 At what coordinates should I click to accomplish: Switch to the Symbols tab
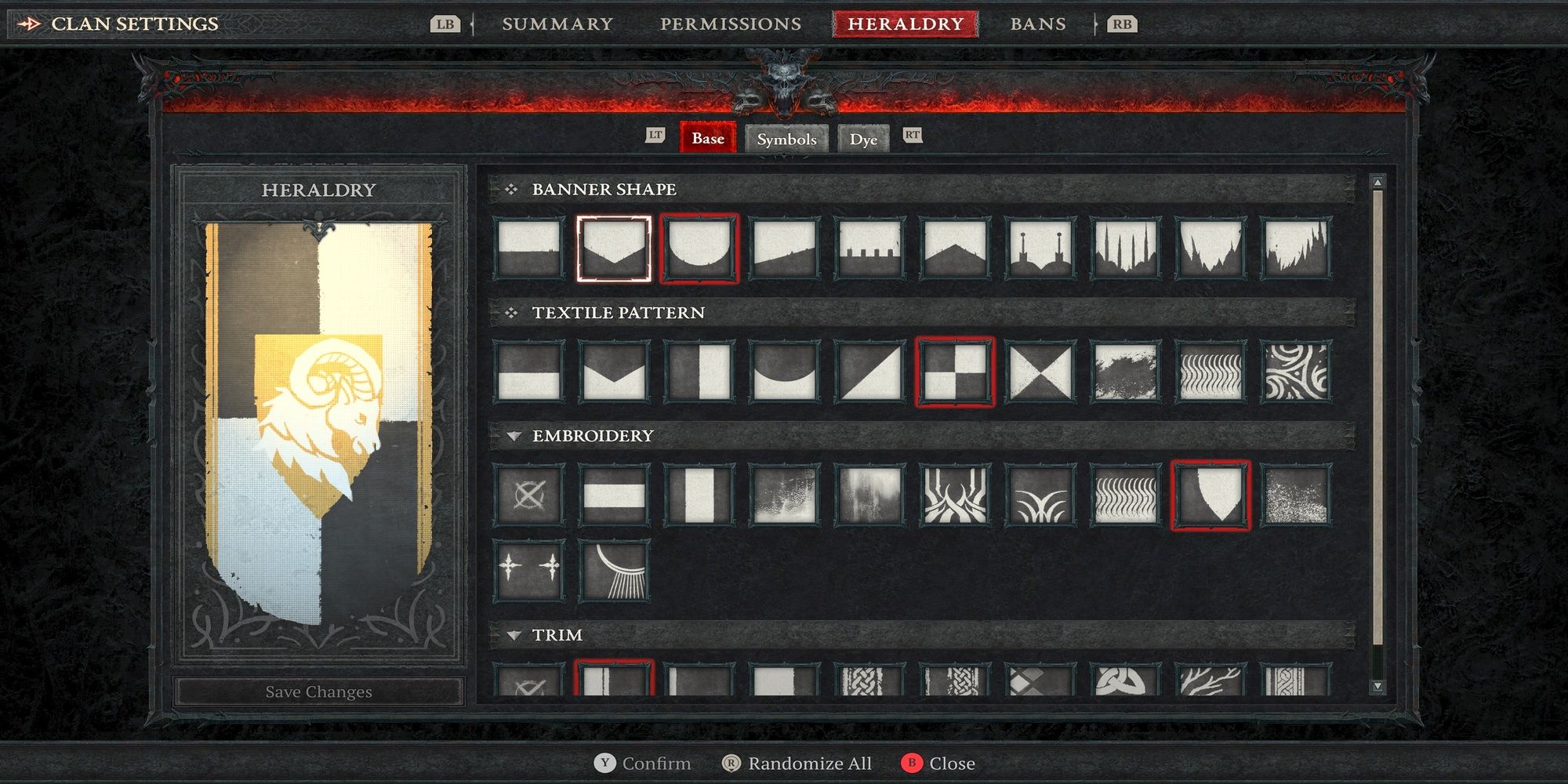coord(786,139)
